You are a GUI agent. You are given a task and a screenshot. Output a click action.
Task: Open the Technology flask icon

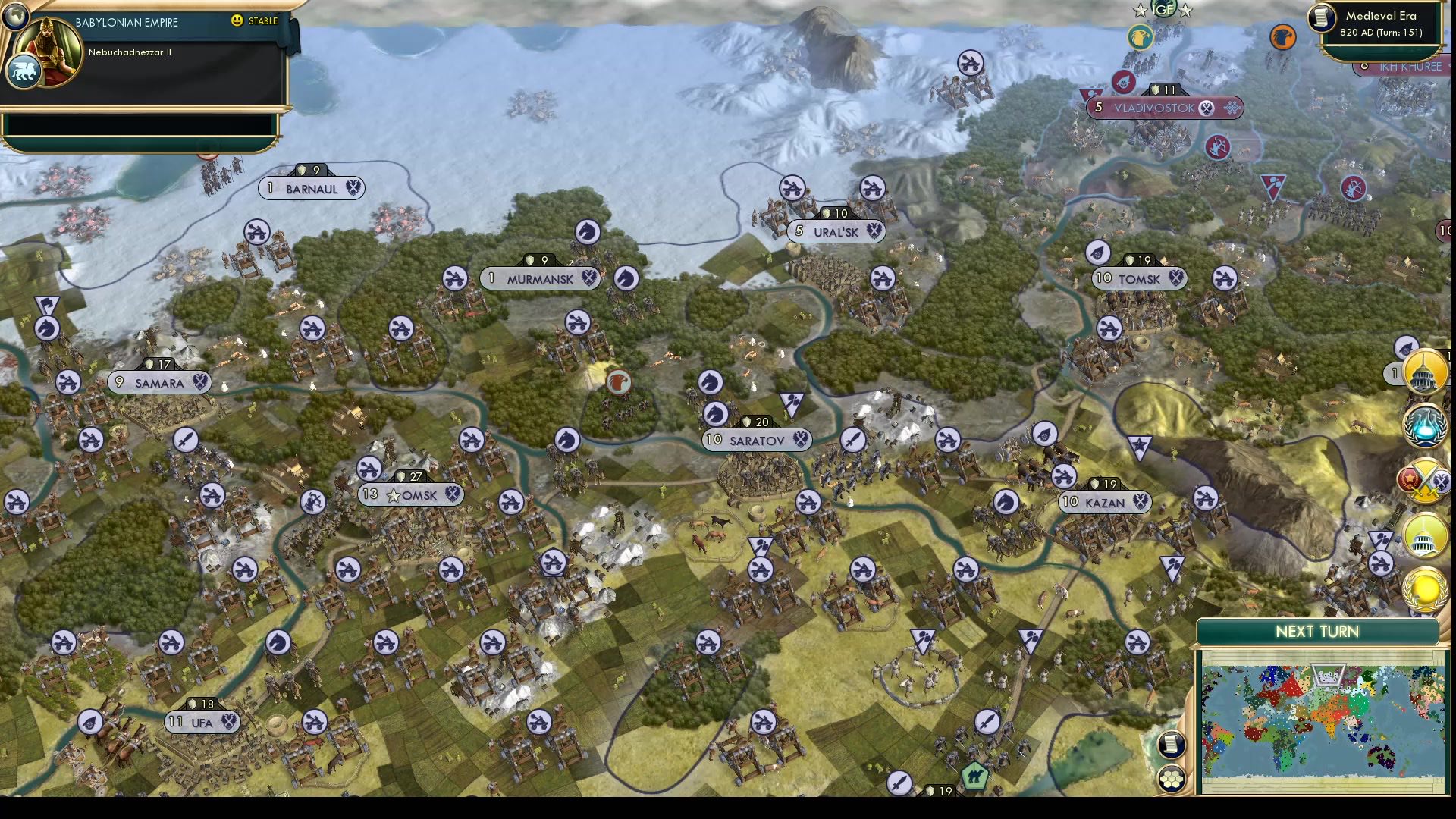click(1423, 427)
